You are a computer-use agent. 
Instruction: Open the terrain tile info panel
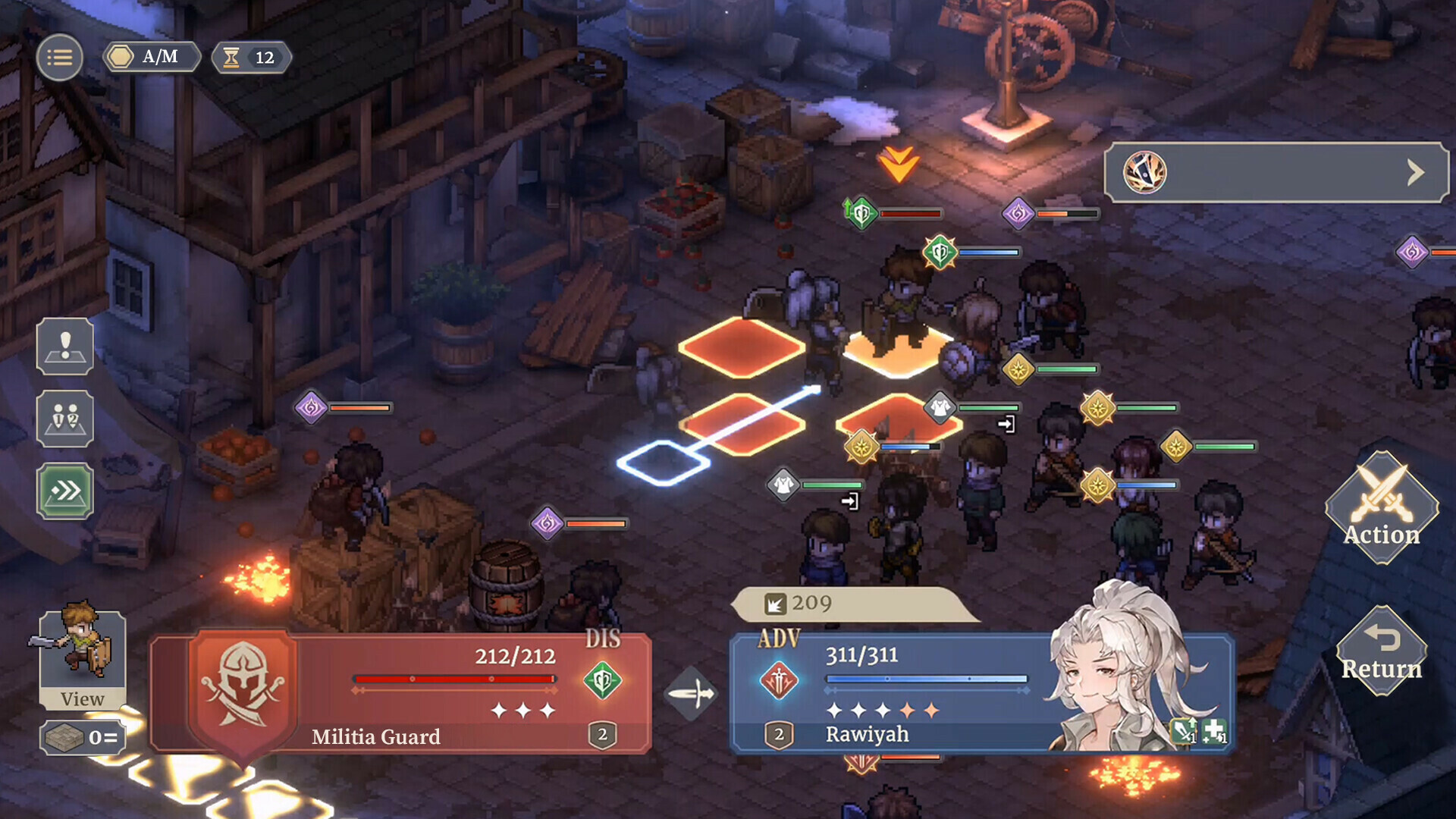coord(82,737)
